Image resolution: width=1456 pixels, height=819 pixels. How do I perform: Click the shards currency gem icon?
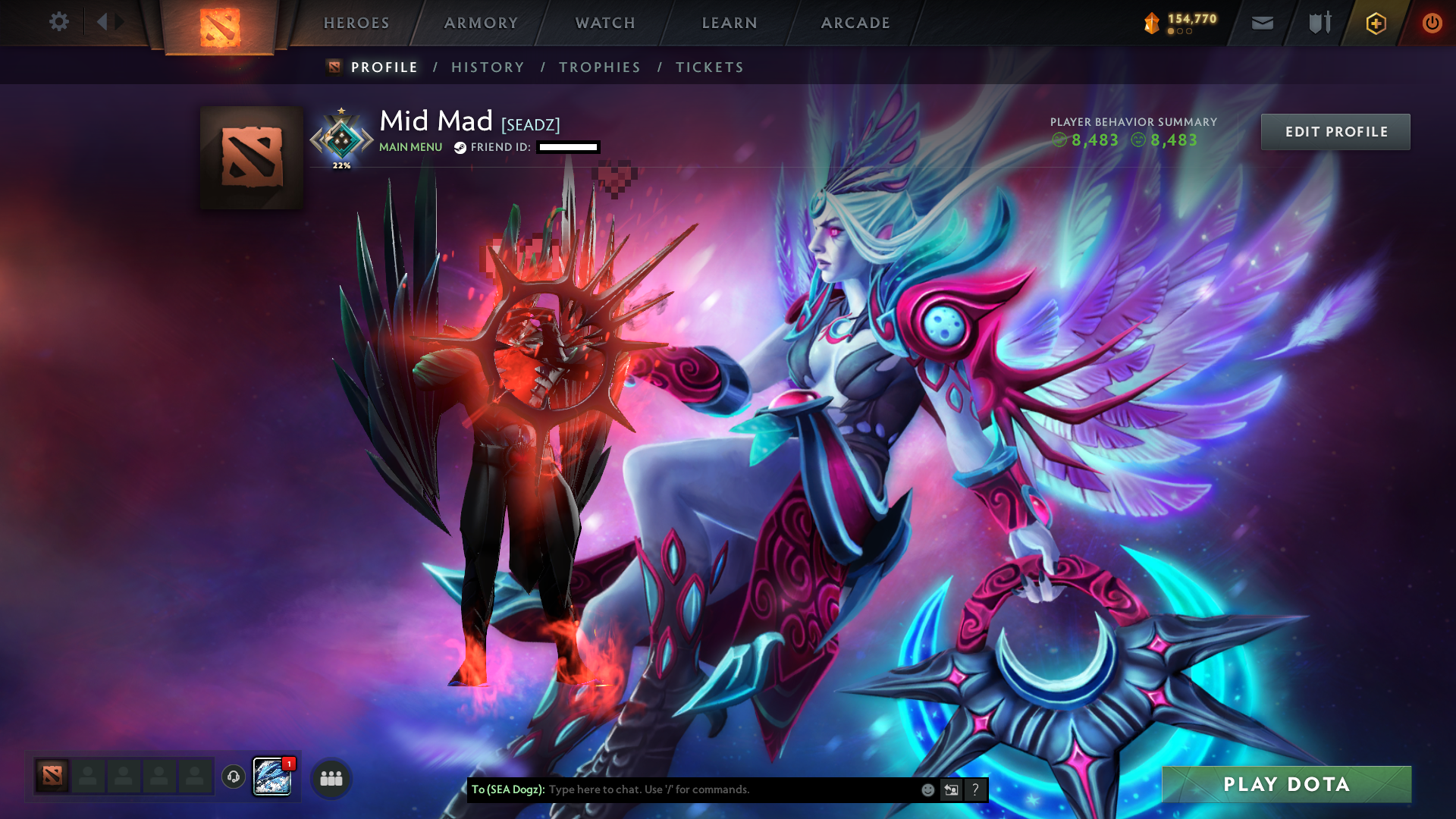click(1151, 23)
